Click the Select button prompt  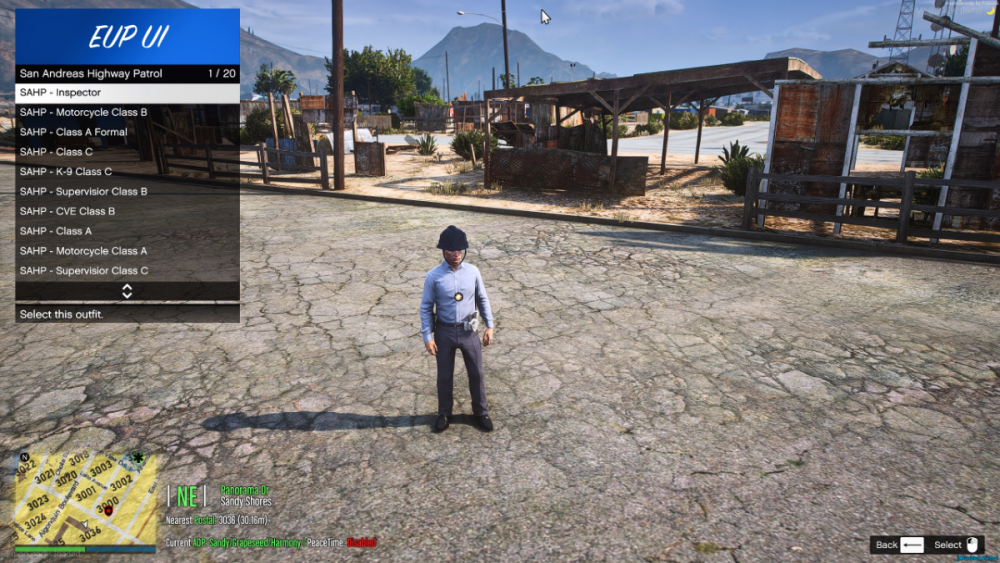pyautogui.click(x=957, y=545)
